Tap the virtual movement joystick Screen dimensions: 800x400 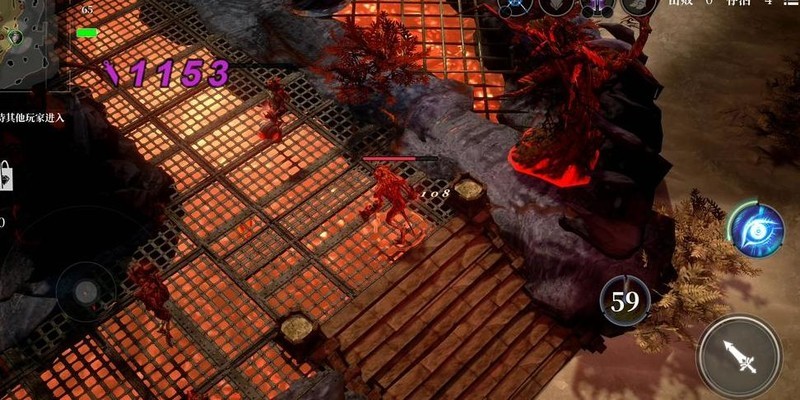pyautogui.click(x=84, y=291)
